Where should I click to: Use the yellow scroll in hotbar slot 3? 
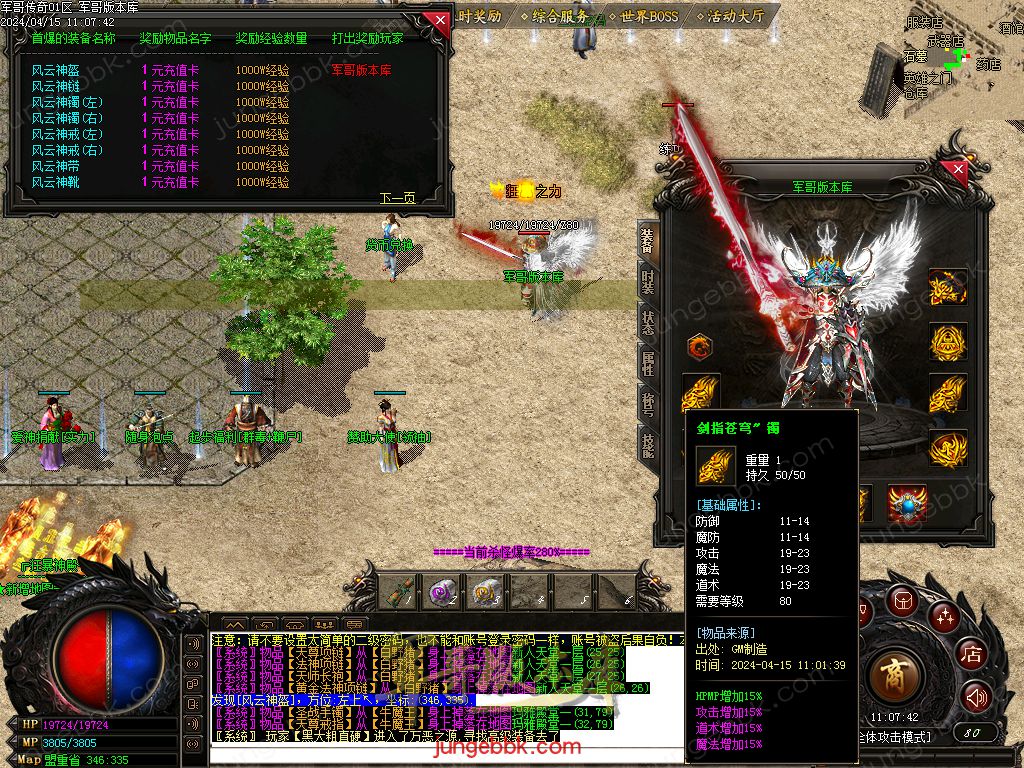[x=485, y=592]
